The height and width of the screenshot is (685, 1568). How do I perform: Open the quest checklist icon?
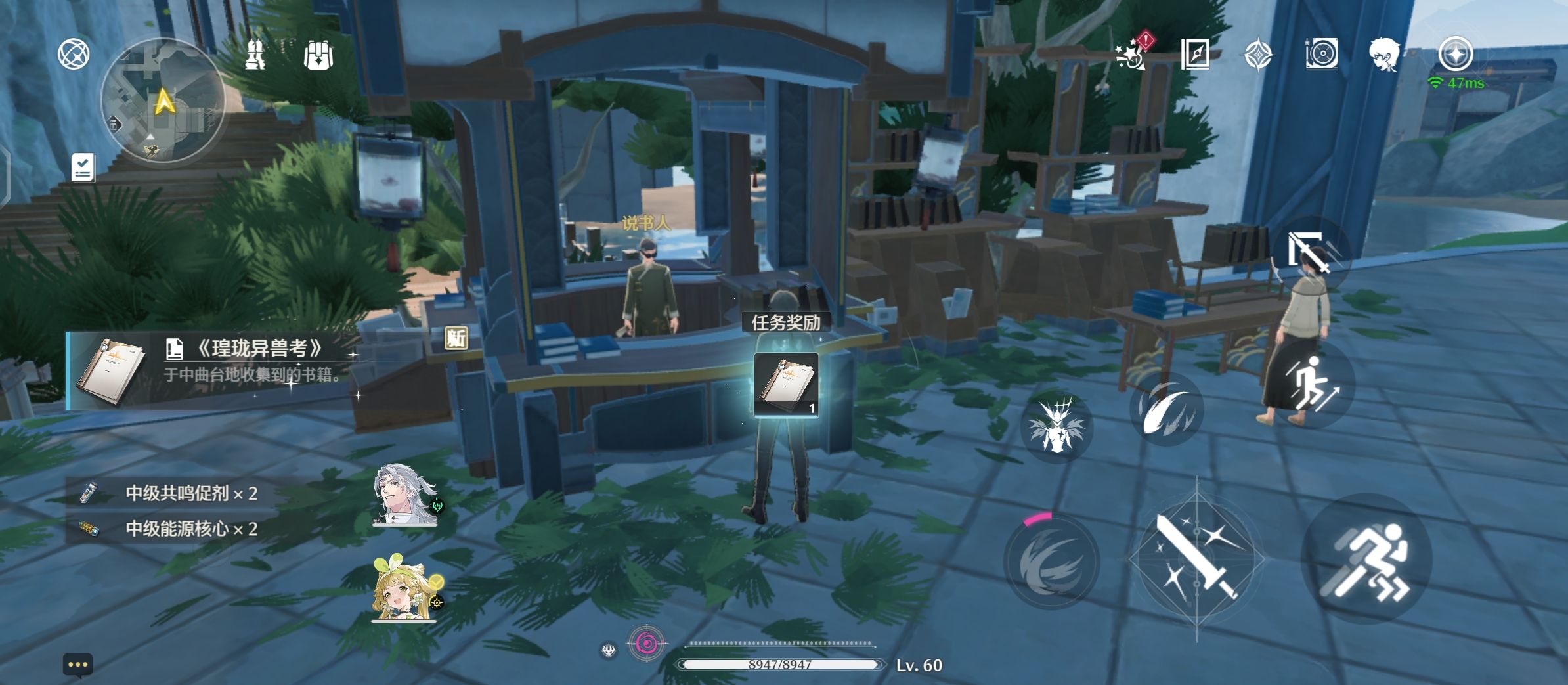[83, 167]
